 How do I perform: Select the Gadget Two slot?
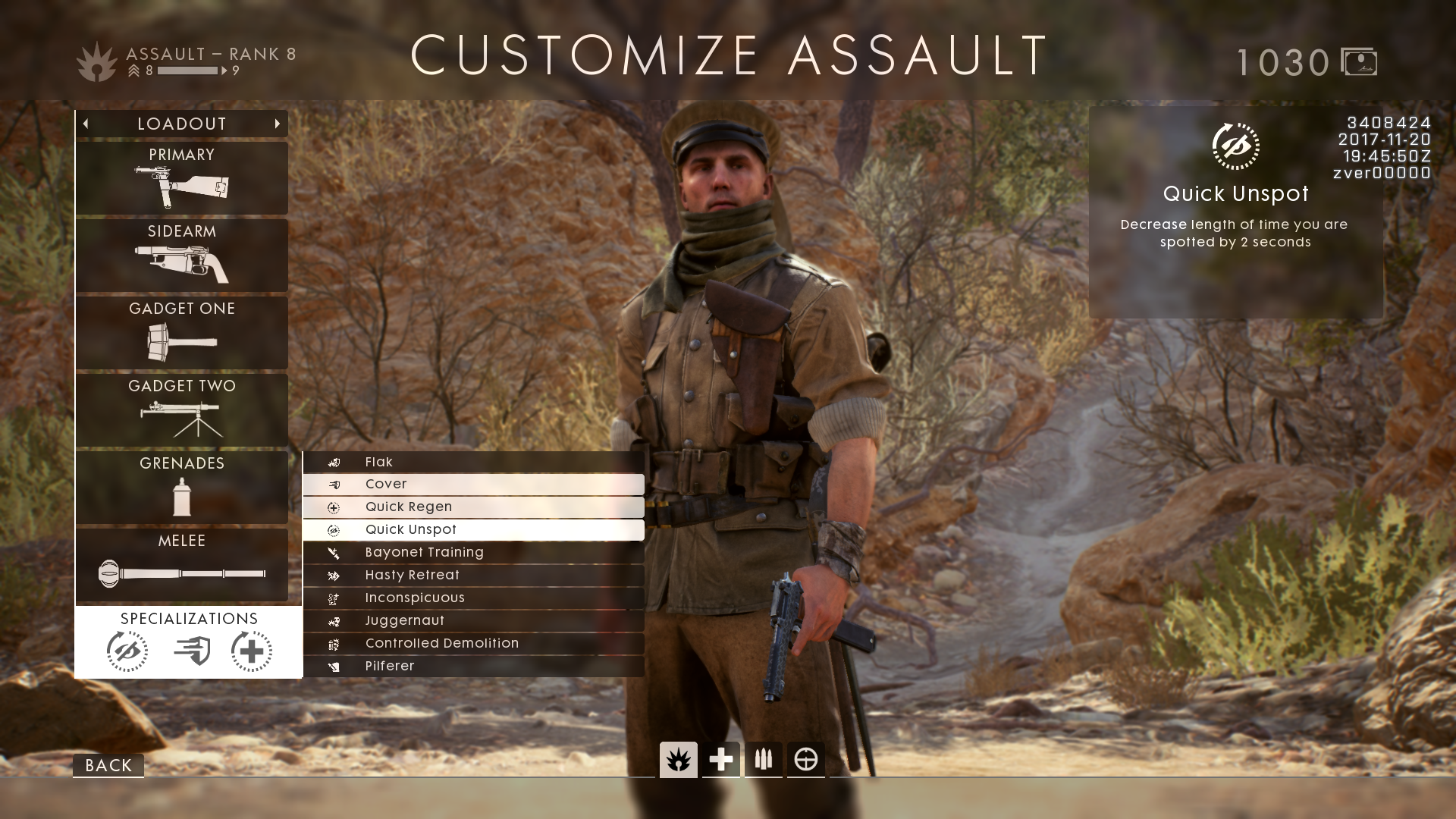point(182,410)
